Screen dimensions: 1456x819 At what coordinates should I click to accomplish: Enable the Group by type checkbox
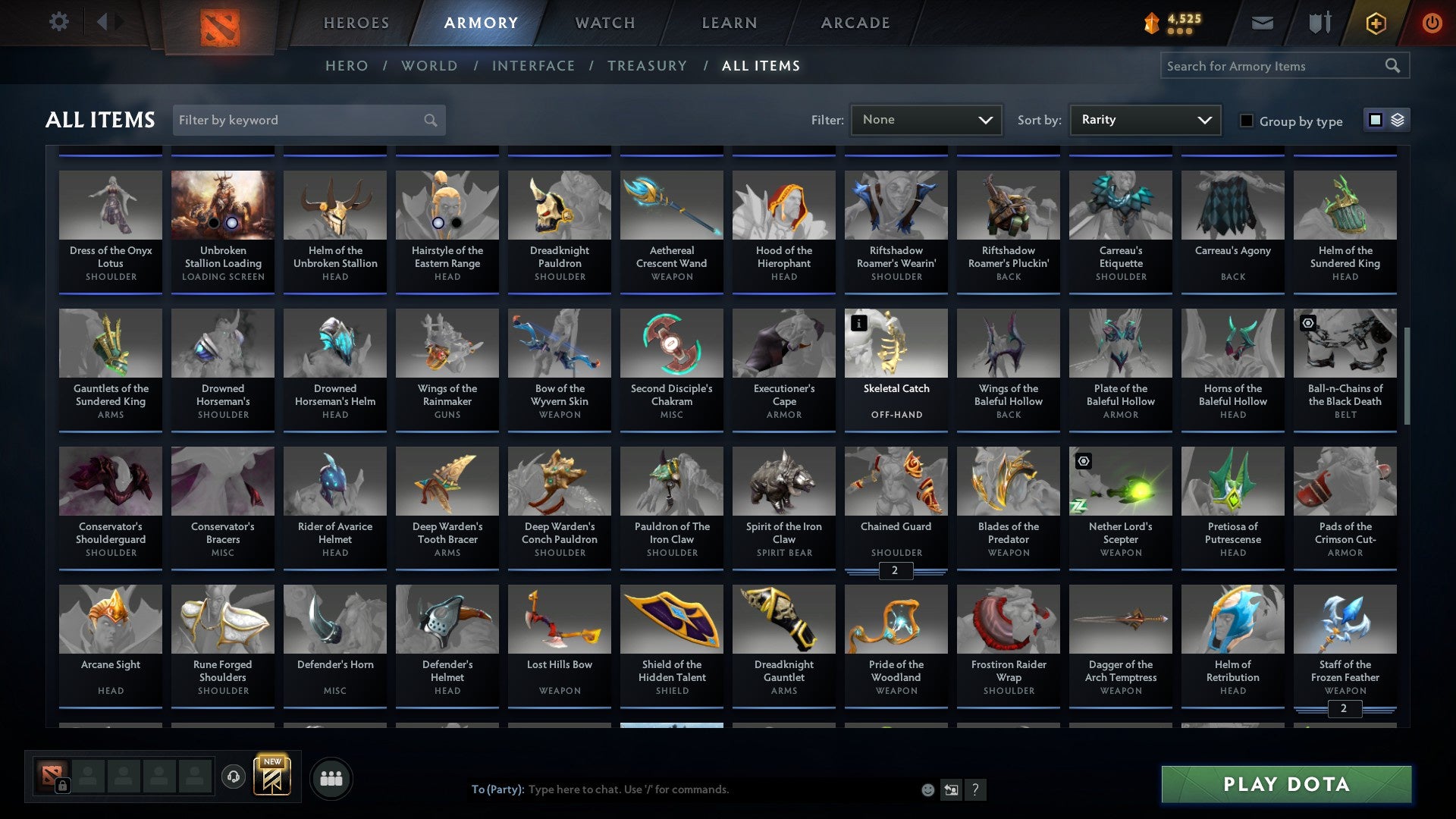[1247, 120]
